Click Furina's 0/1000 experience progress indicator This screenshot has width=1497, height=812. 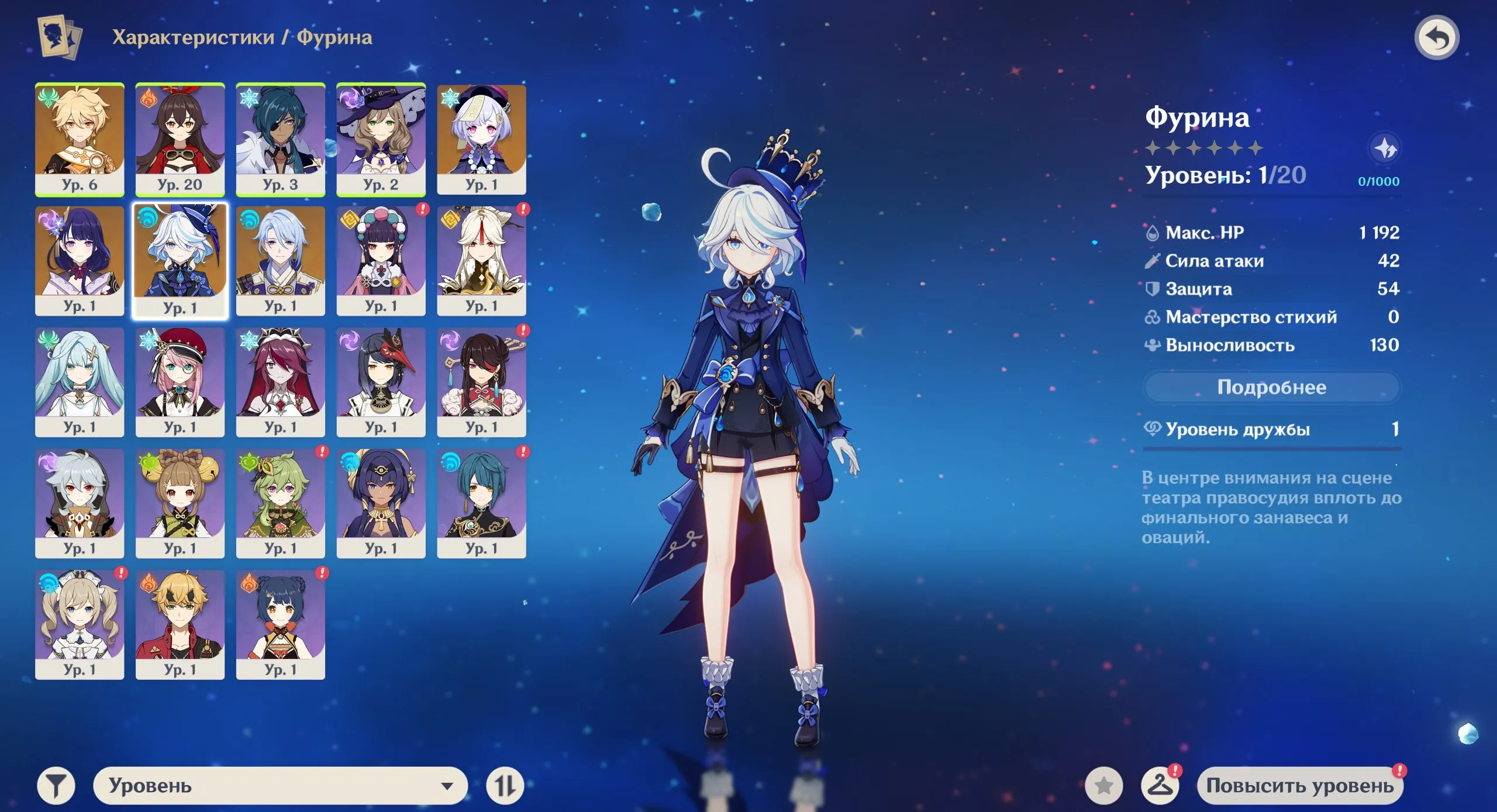tap(1380, 181)
